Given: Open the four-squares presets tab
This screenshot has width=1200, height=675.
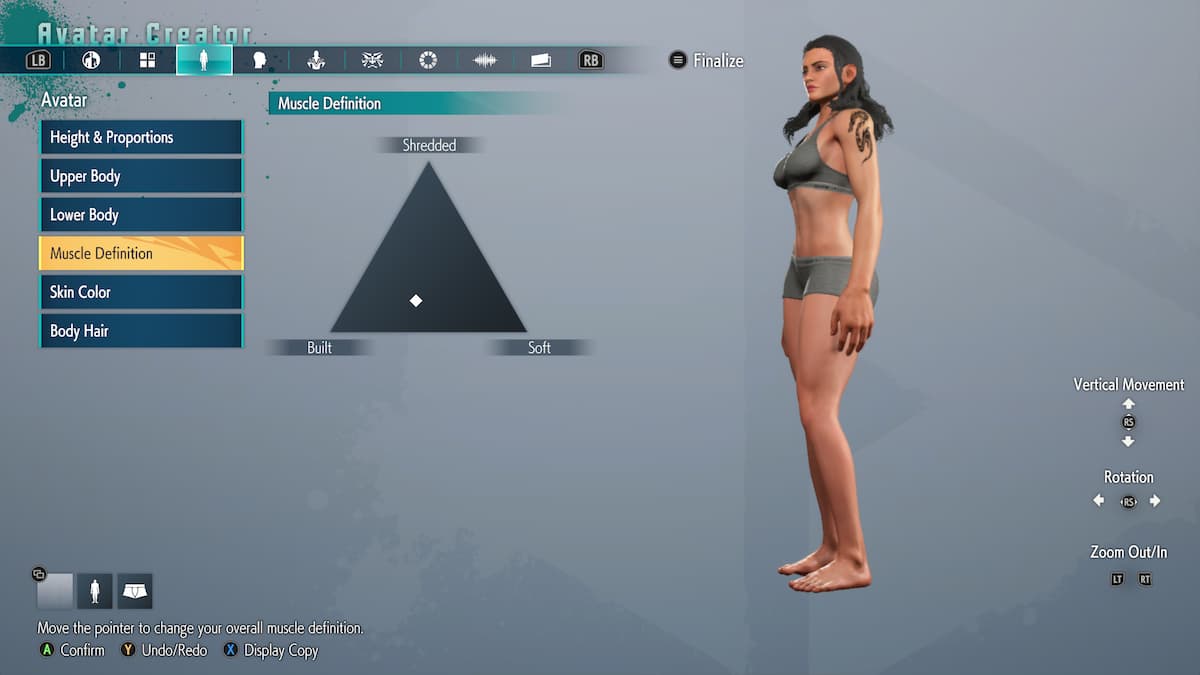Looking at the screenshot, I should point(147,60).
